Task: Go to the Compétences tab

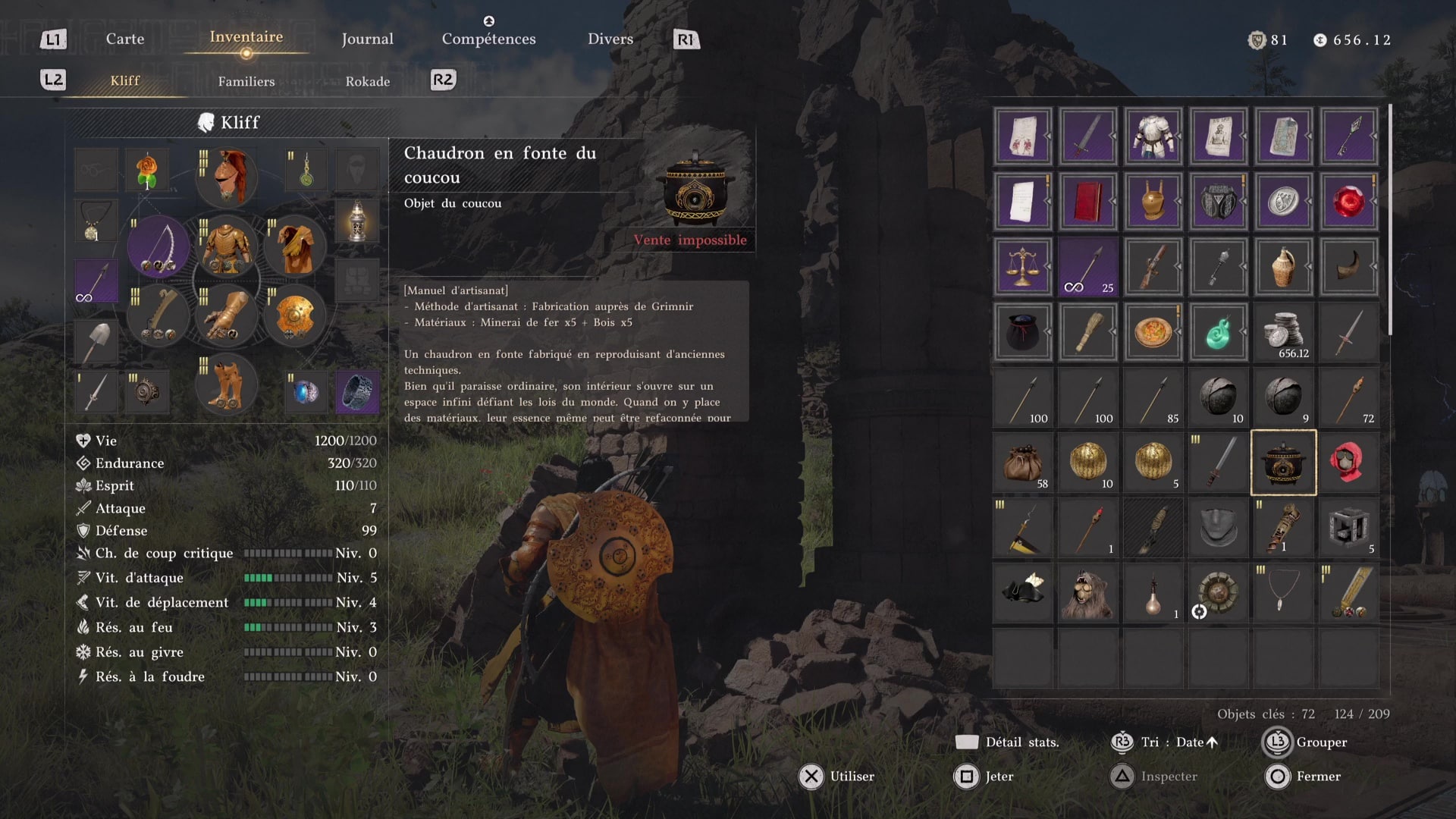Action: coord(488,39)
